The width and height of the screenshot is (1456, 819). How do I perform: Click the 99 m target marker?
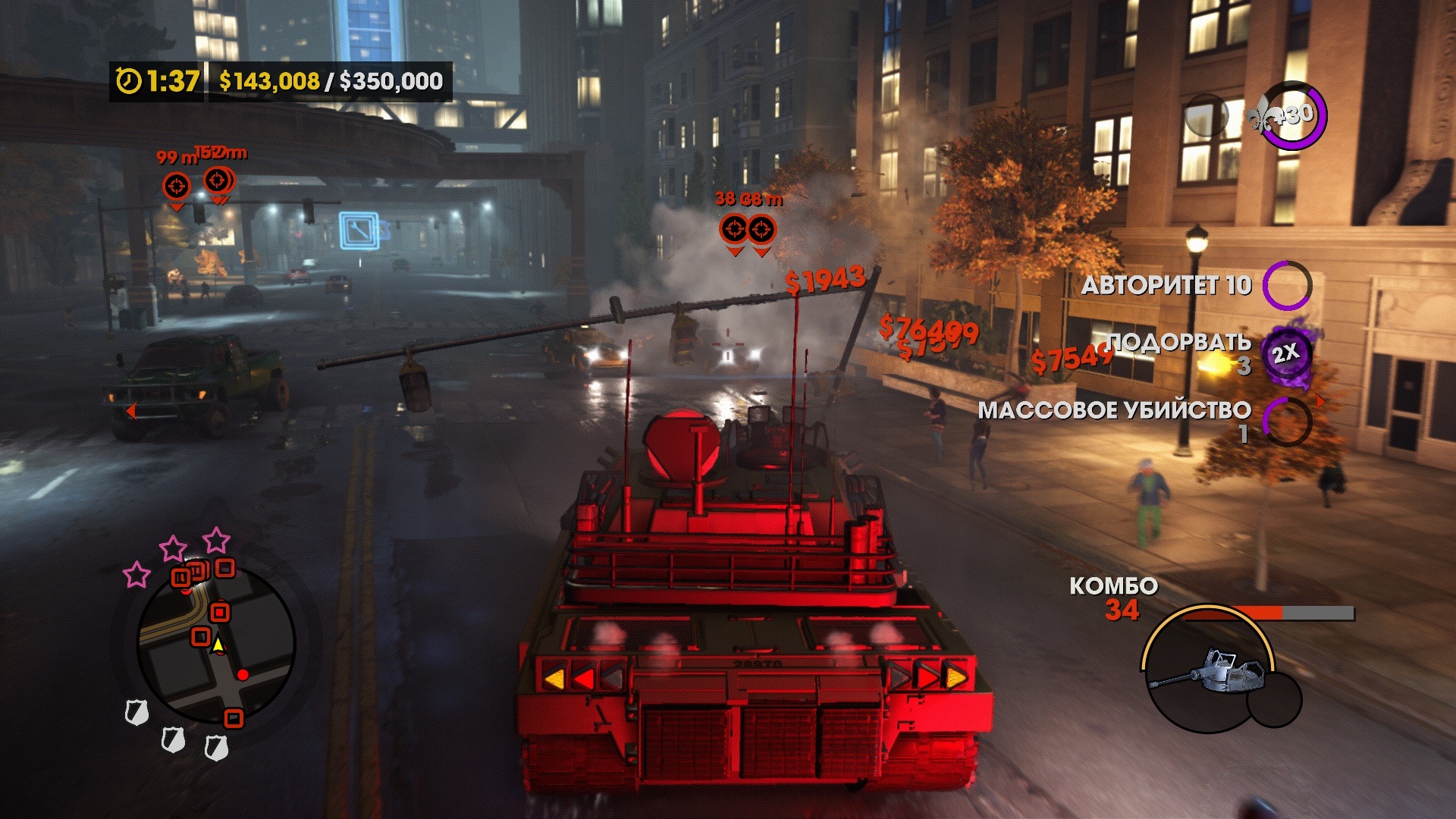click(177, 185)
